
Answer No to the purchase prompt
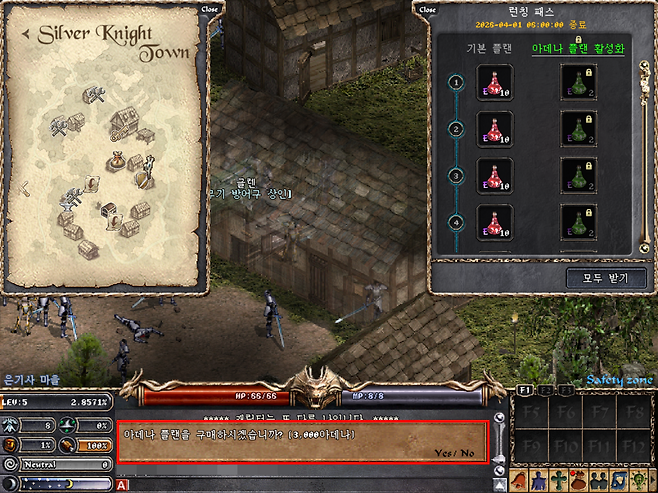pyautogui.click(x=467, y=453)
